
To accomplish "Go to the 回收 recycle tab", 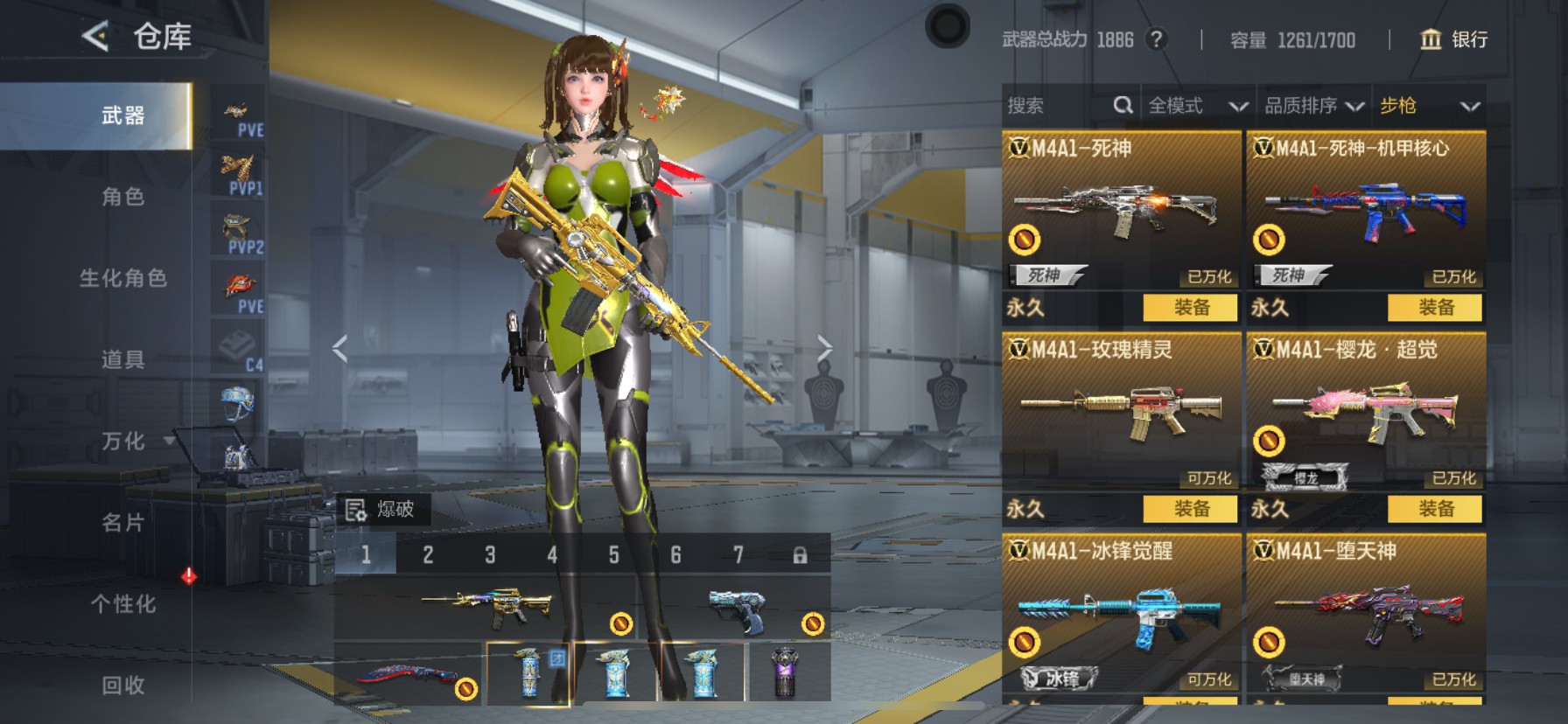I will 122,686.
